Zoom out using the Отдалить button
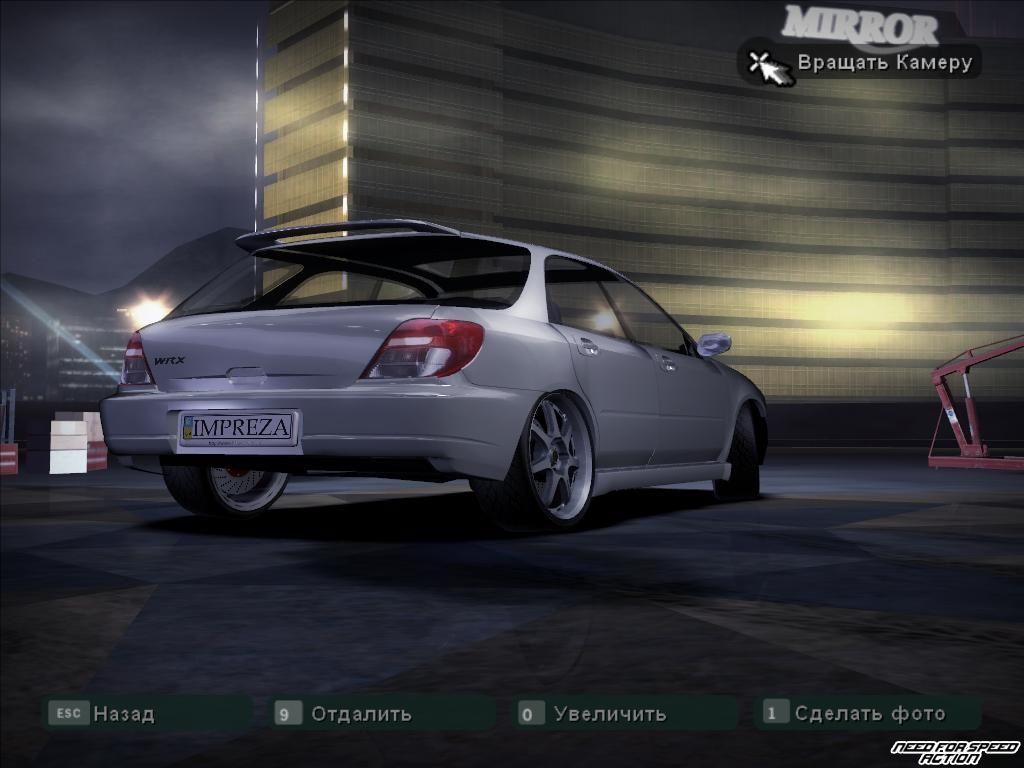 click(360, 714)
